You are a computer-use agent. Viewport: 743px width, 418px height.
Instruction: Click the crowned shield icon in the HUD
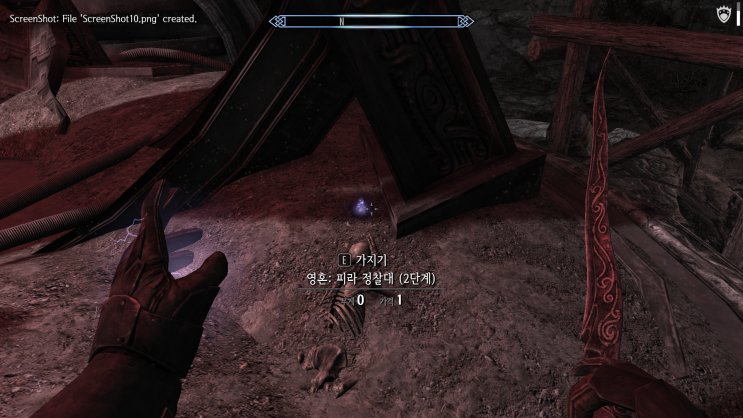(725, 15)
